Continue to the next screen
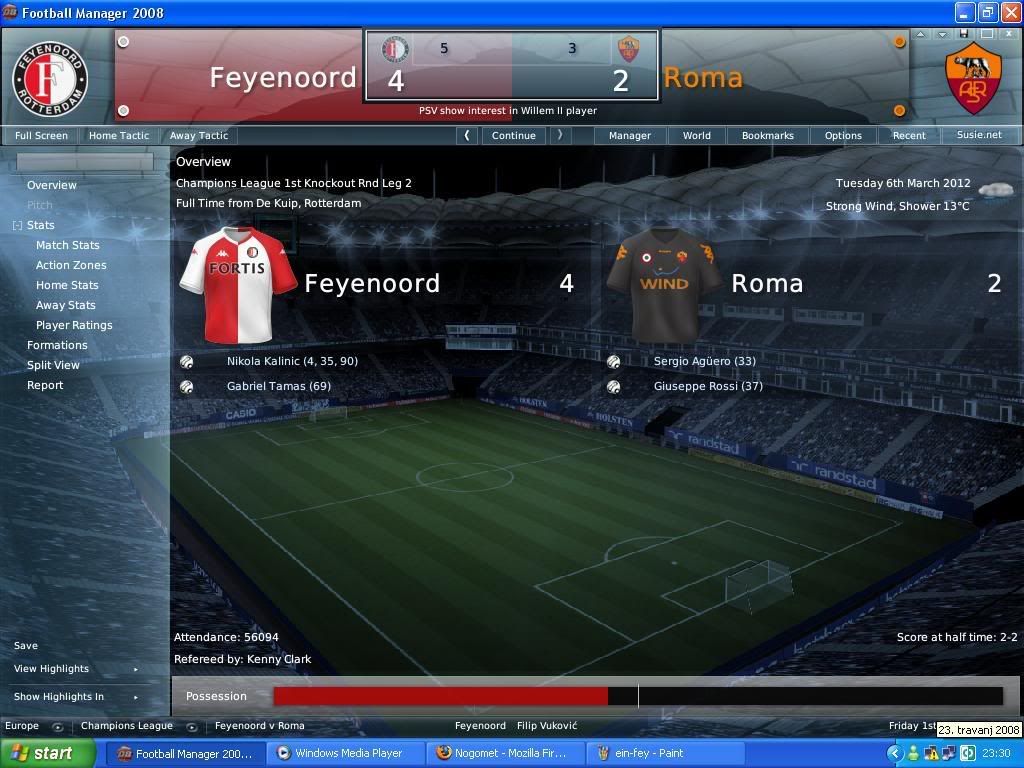The image size is (1024, 768). click(514, 135)
